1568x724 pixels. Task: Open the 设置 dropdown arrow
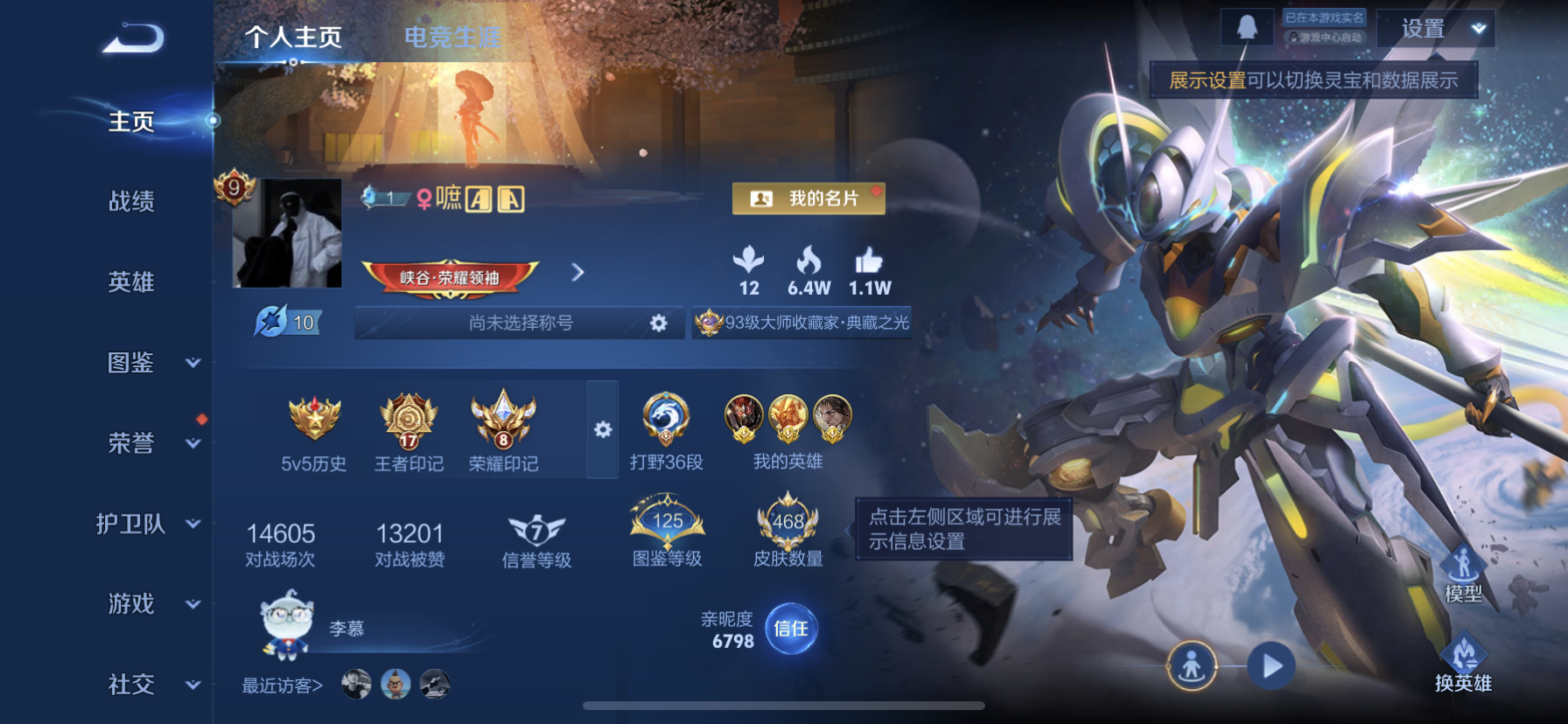pyautogui.click(x=1482, y=31)
